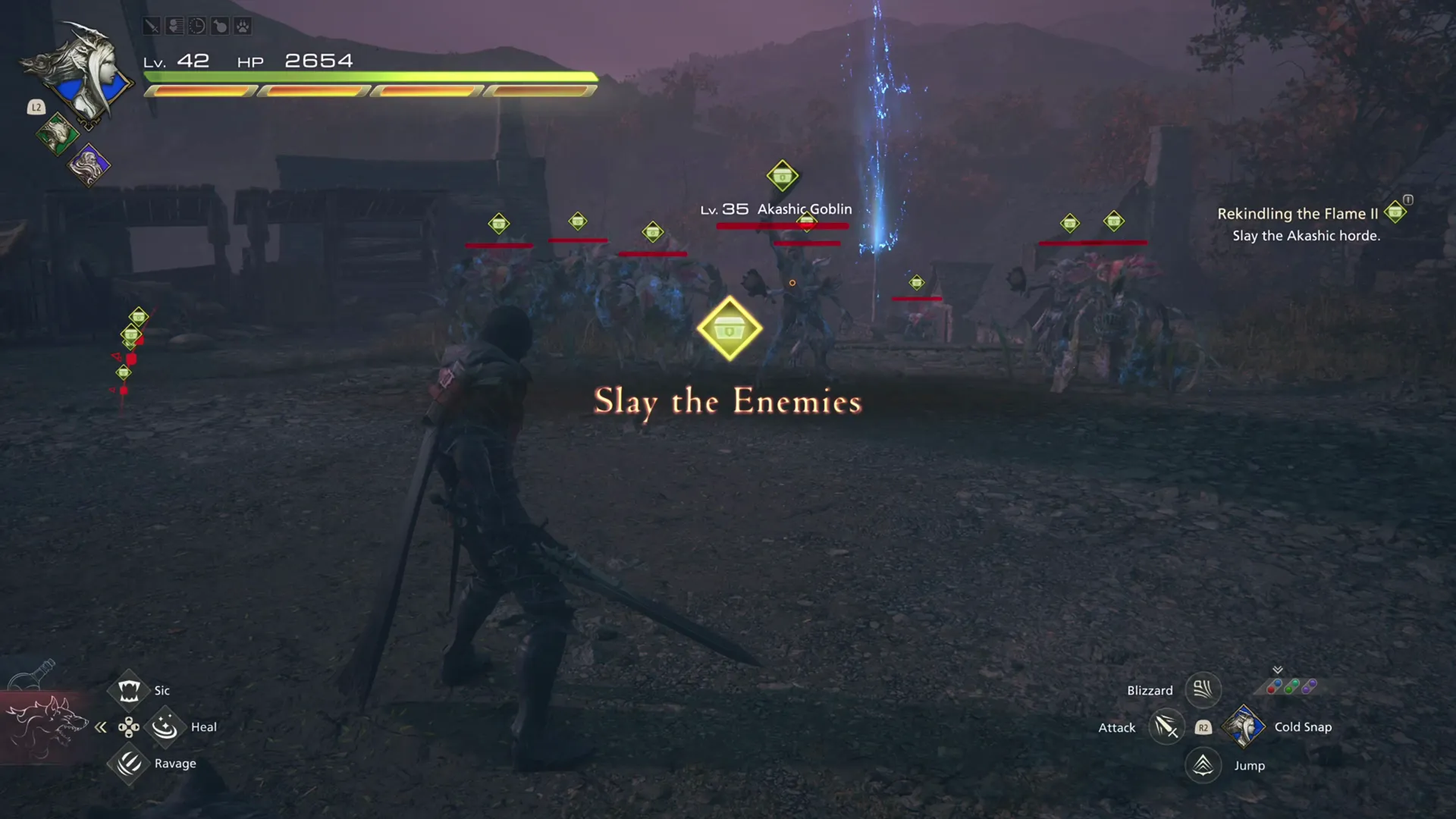
Task: Select the Jump ability icon
Action: pyautogui.click(x=1202, y=765)
